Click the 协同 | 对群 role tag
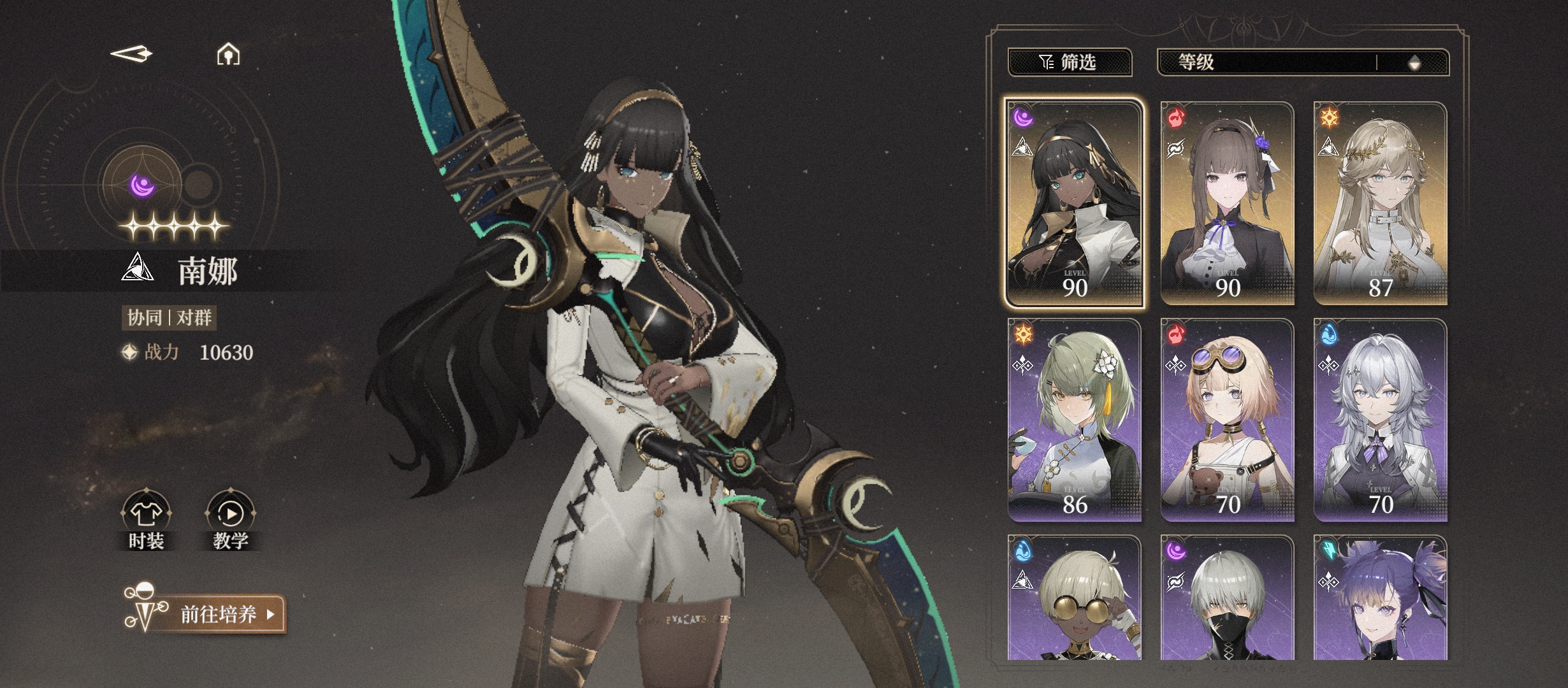This screenshot has width=1568, height=688. click(x=169, y=317)
